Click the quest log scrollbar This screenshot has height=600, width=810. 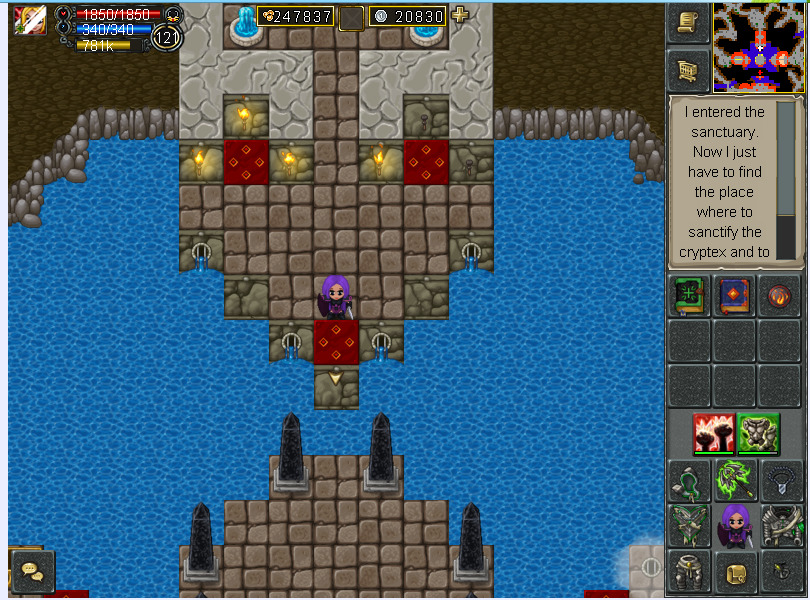point(786,180)
